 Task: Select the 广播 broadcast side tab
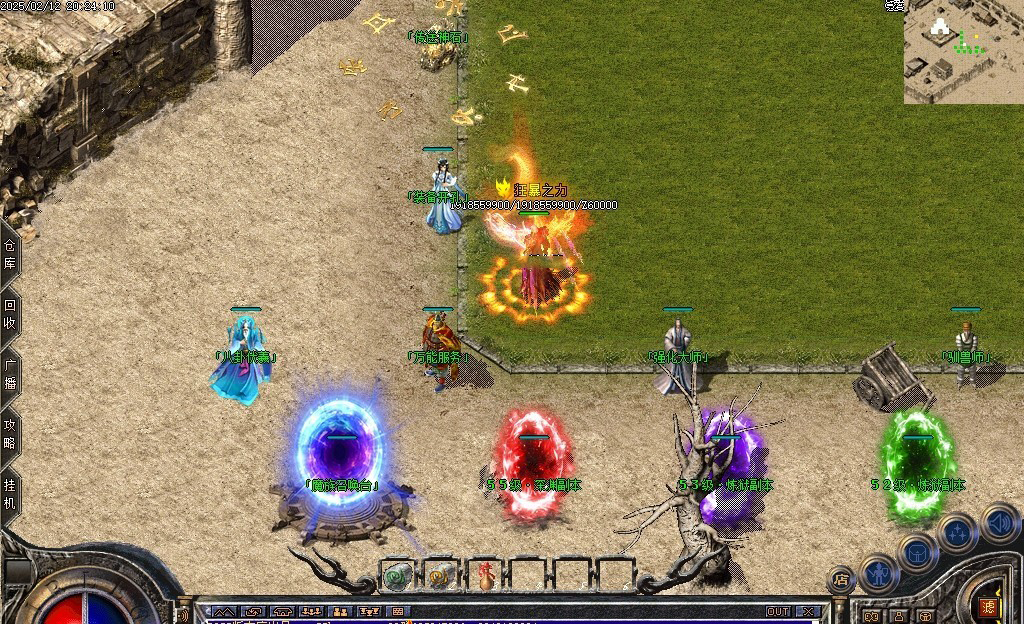click(x=10, y=375)
